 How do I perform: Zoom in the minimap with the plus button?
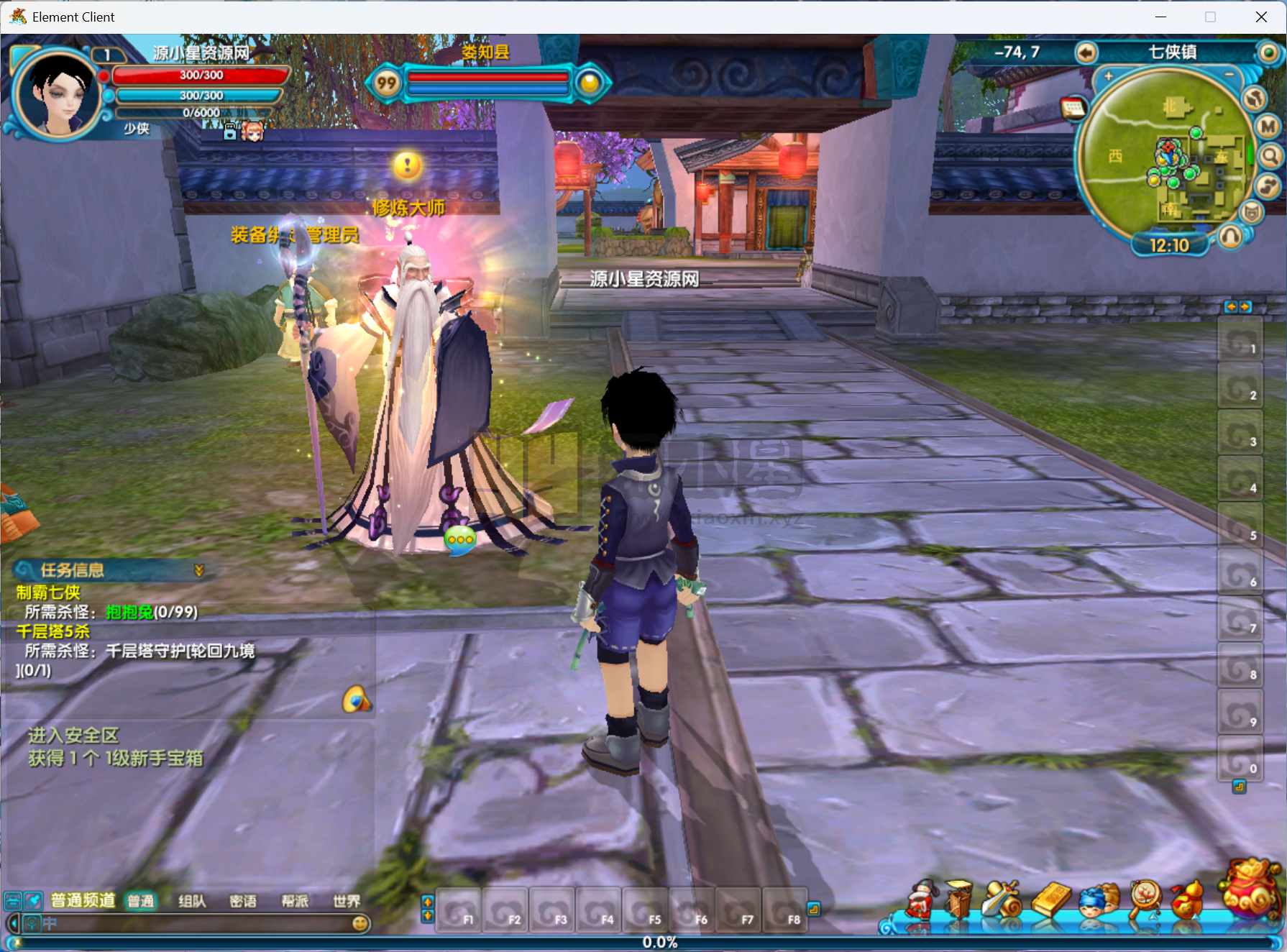[1108, 75]
